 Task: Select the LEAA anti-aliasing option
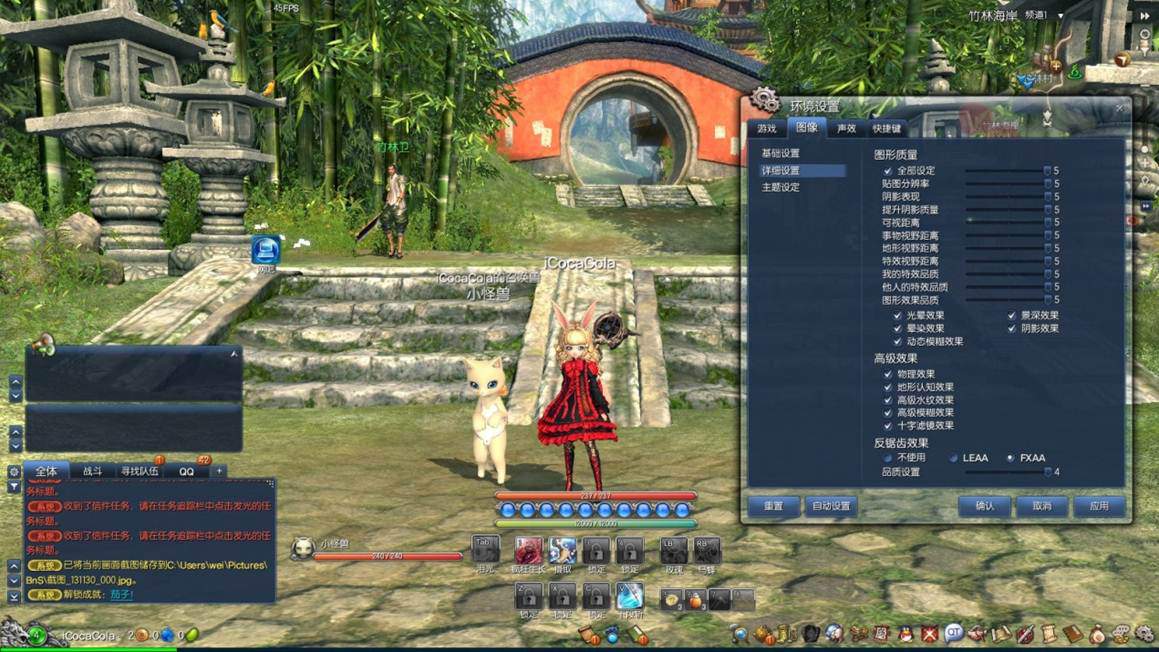click(954, 458)
